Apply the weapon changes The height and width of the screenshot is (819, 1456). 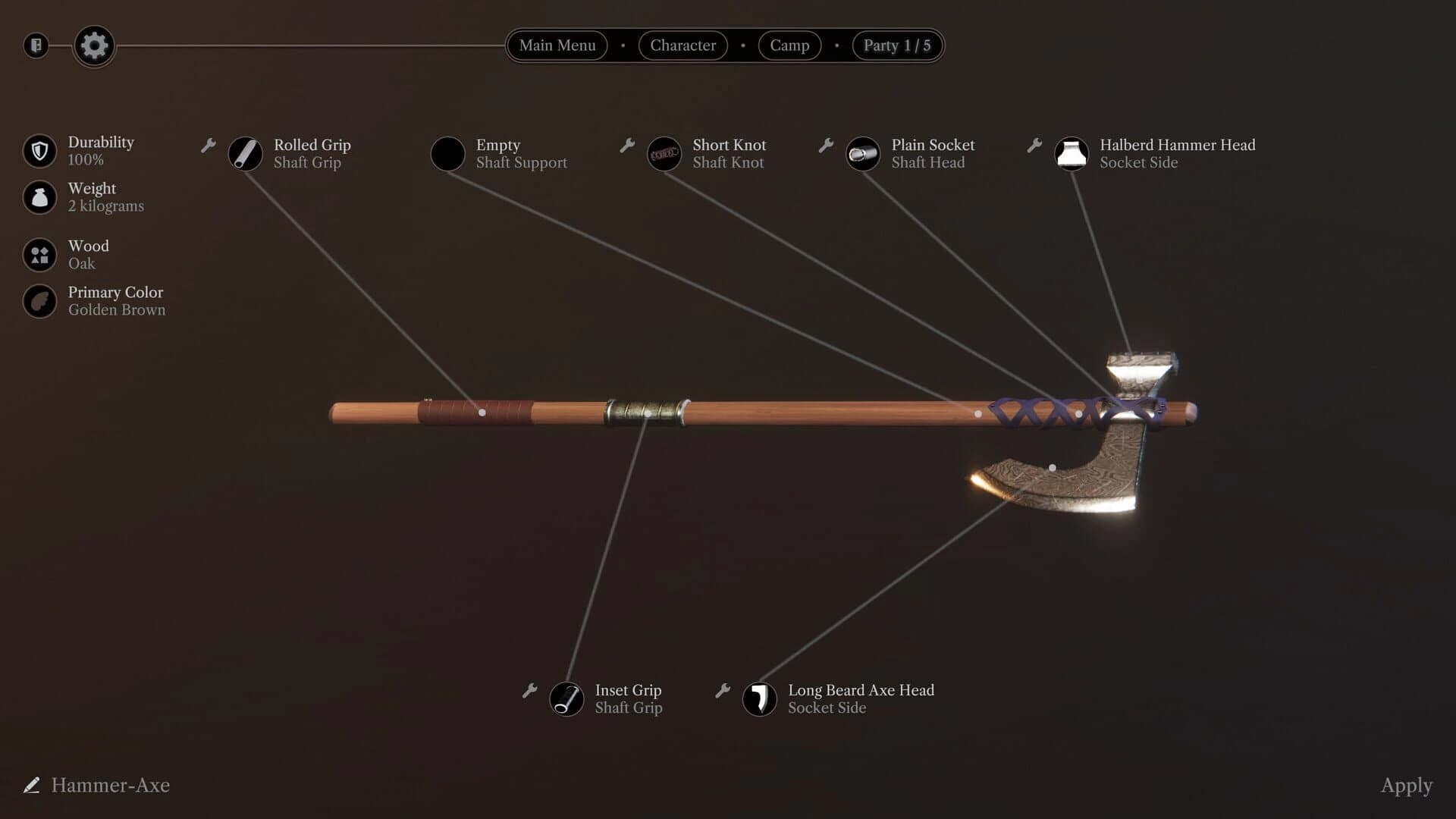point(1407,786)
